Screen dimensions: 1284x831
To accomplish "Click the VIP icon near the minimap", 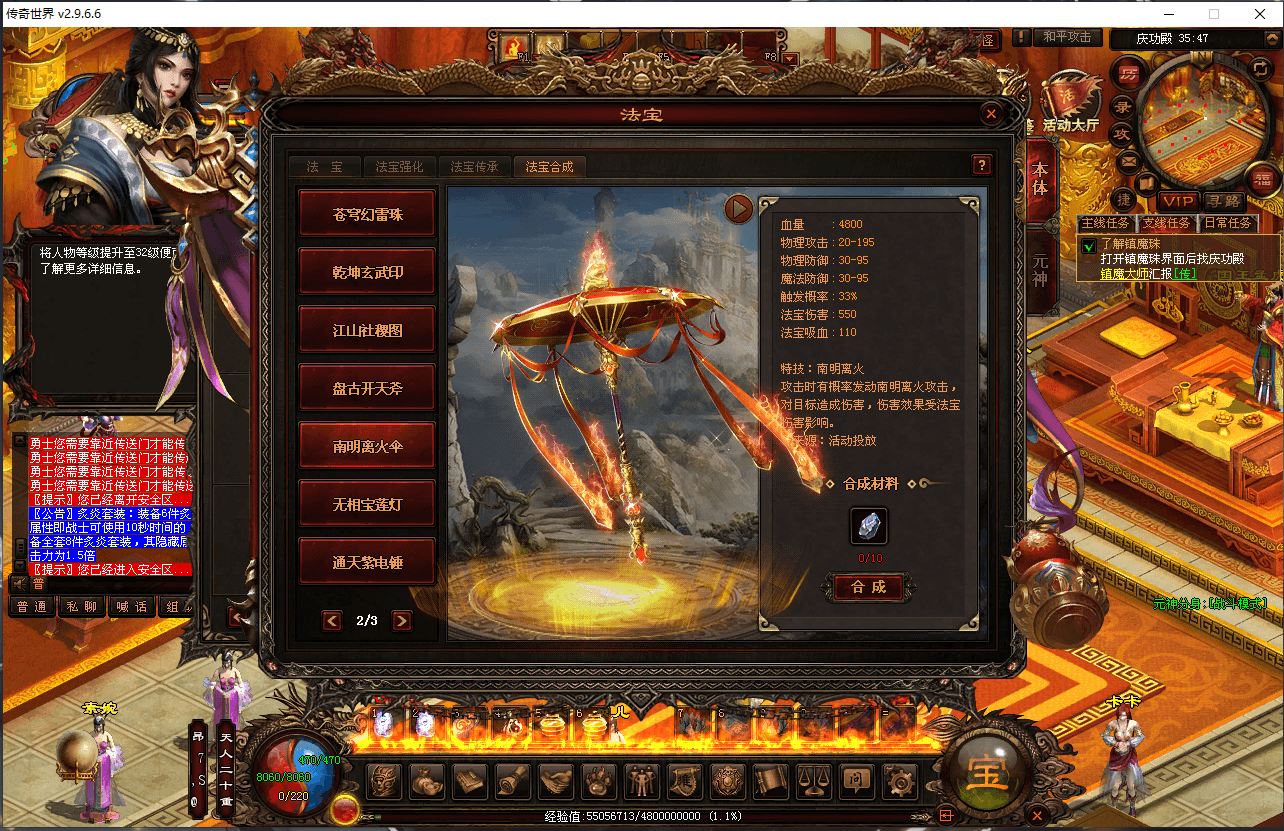I will pos(1178,201).
